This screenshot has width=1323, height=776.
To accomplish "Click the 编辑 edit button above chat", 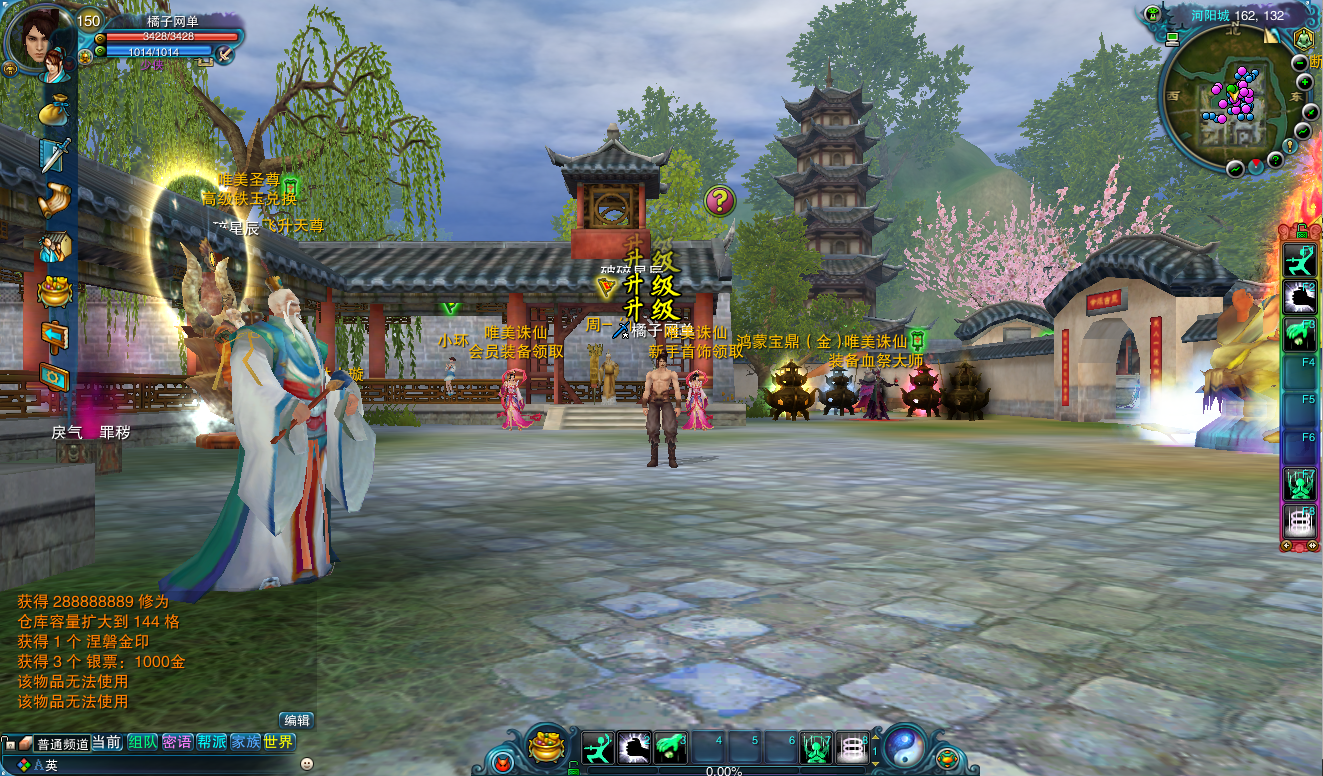I will tap(297, 720).
